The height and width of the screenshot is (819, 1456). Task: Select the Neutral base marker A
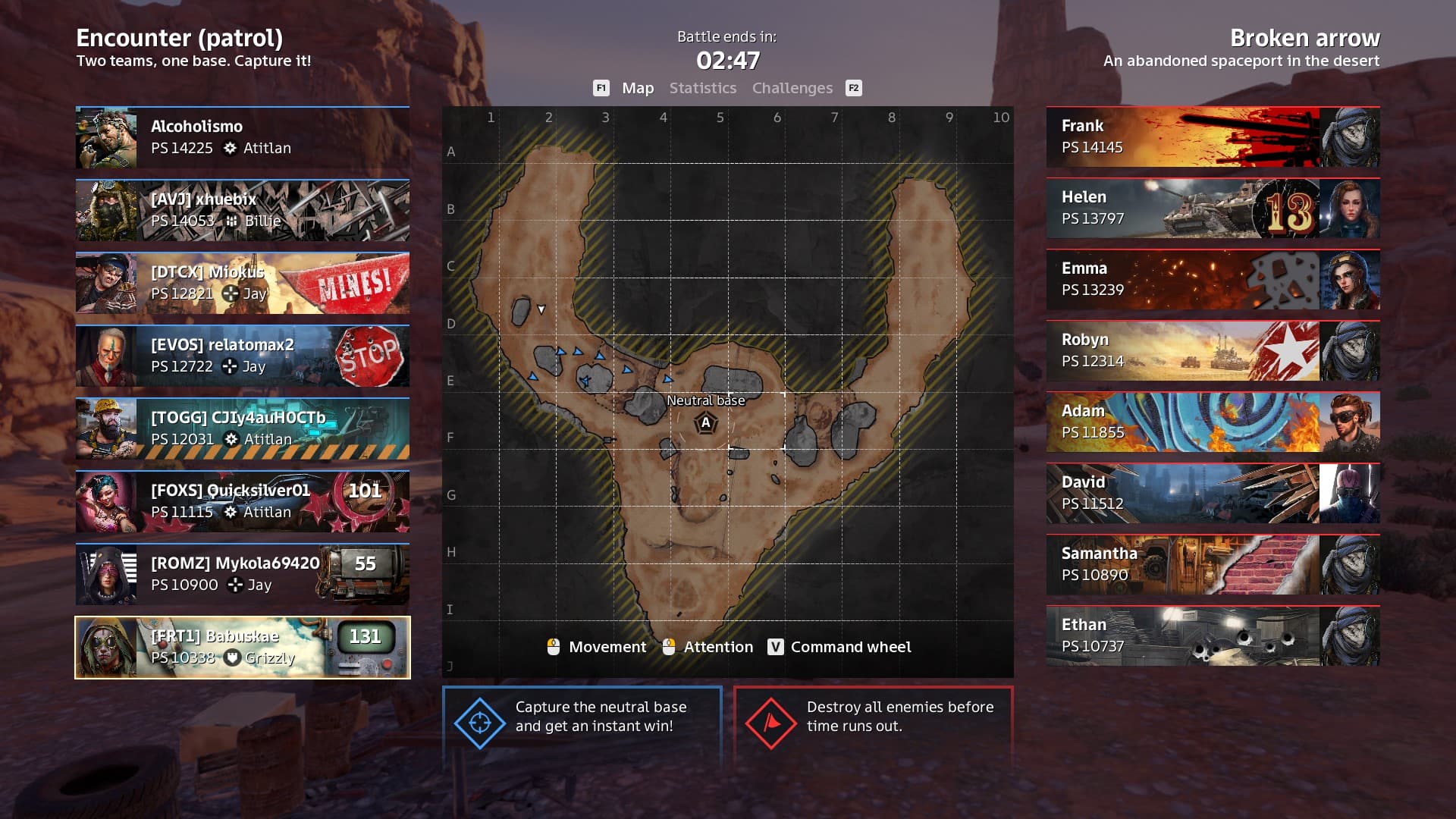tap(705, 423)
